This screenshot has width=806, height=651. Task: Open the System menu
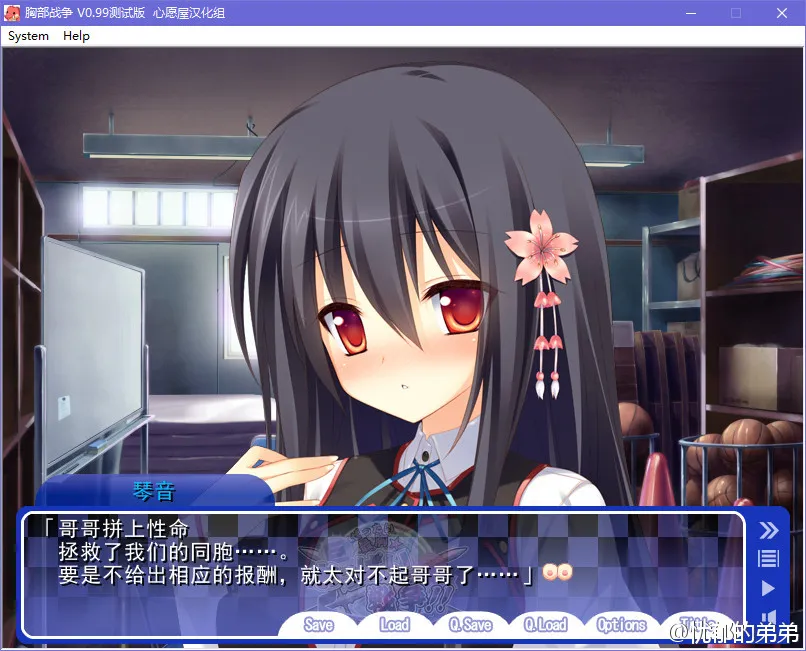point(28,35)
